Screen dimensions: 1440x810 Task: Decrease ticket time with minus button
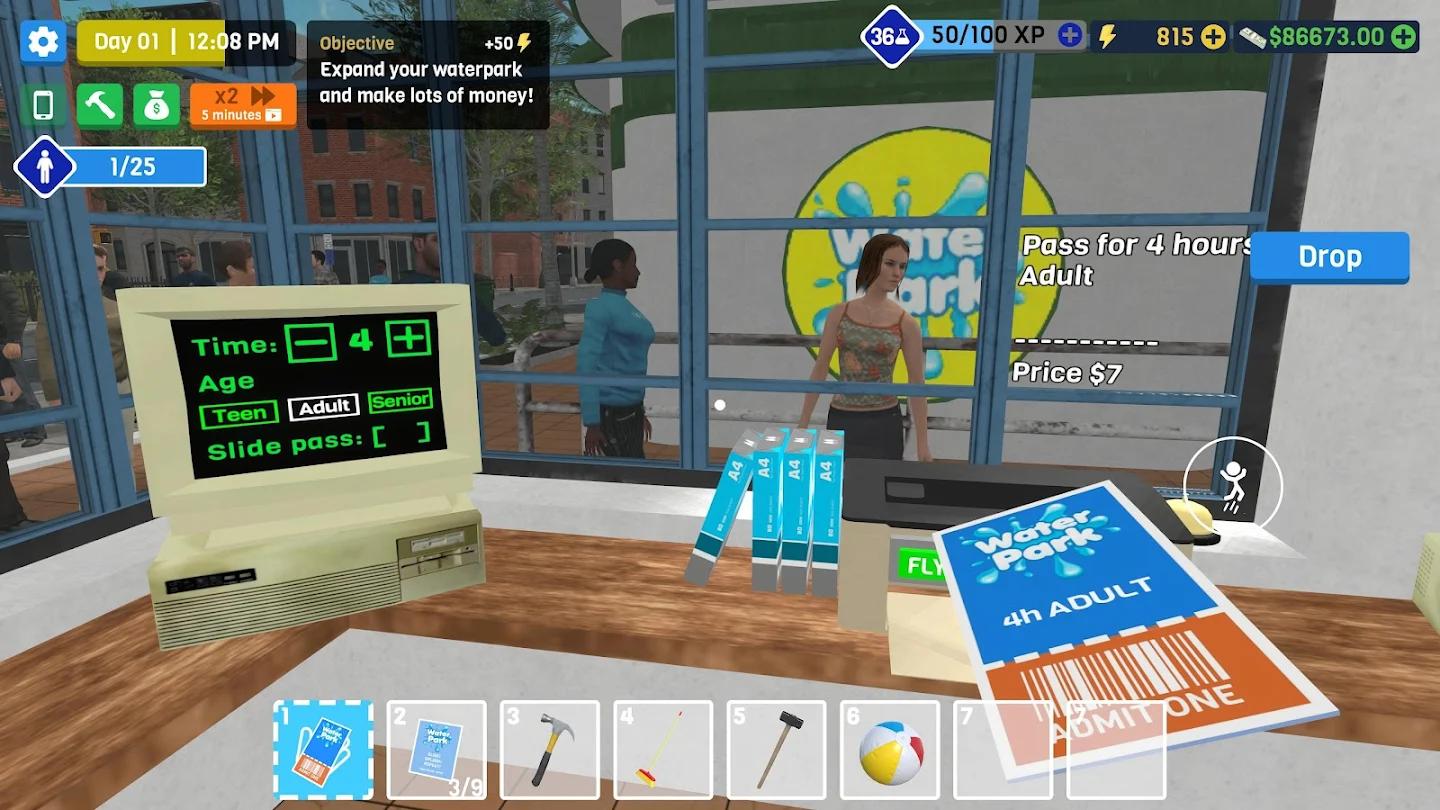[x=311, y=342]
